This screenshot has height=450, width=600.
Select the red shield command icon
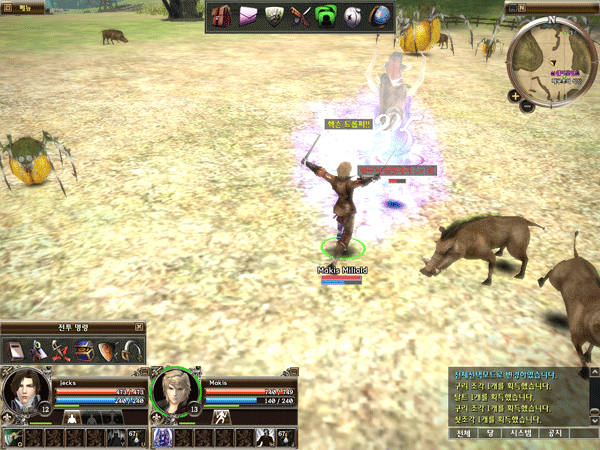pos(107,350)
